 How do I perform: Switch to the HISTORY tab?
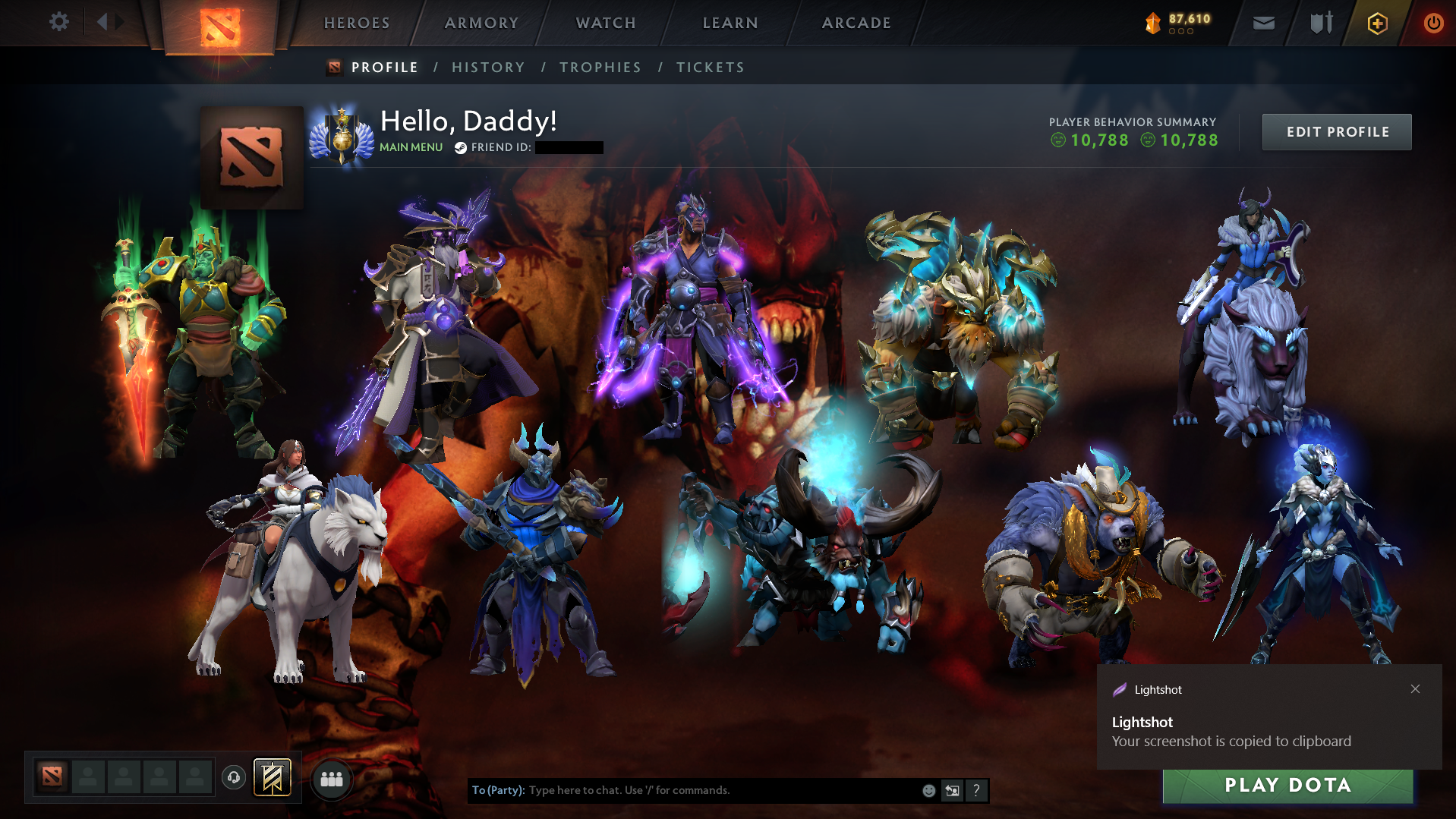pyautogui.click(x=488, y=67)
